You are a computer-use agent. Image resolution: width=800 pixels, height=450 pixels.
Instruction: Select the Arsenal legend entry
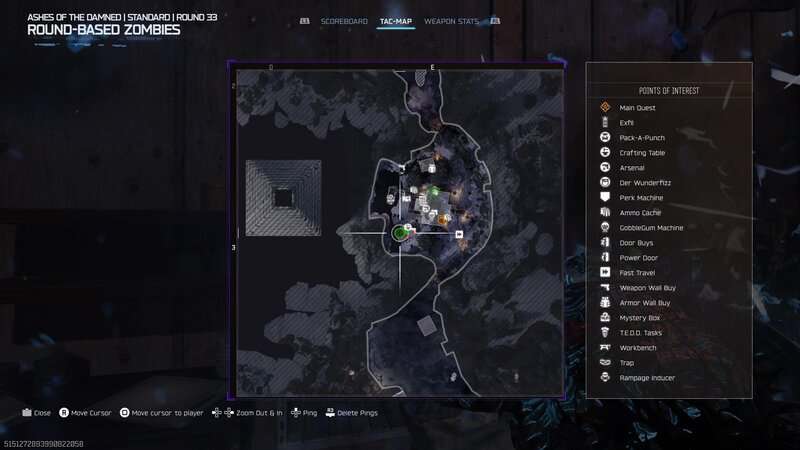tap(632, 167)
